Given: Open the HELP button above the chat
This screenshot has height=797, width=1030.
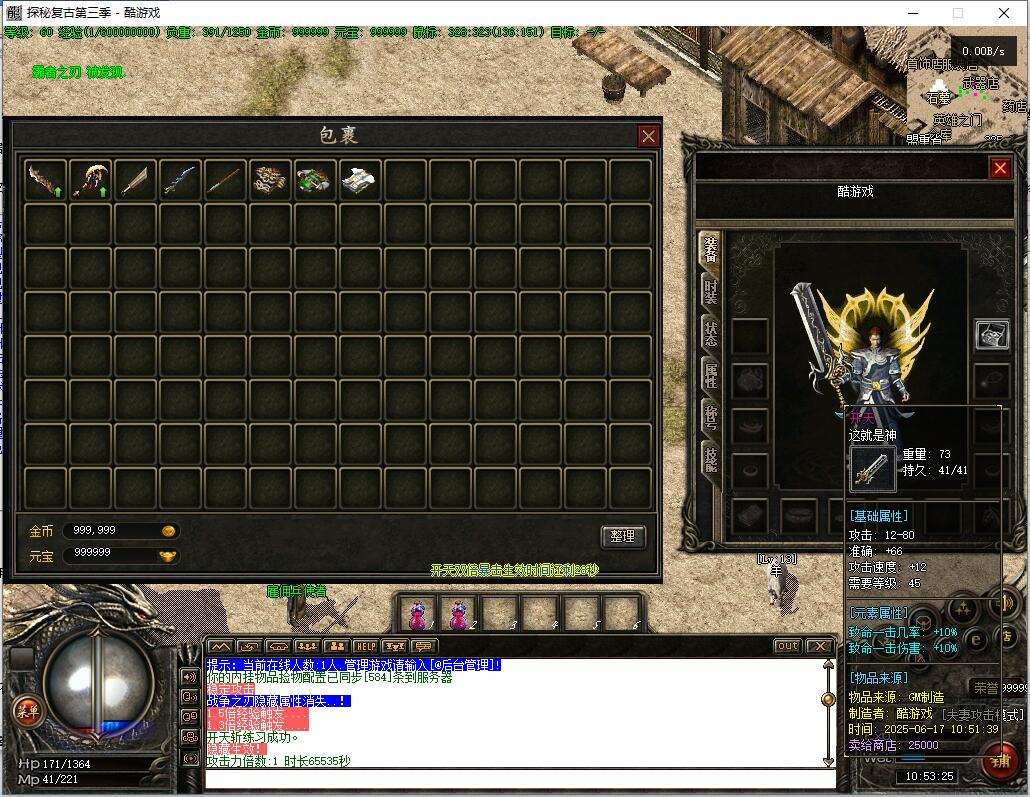Looking at the screenshot, I should point(365,646).
